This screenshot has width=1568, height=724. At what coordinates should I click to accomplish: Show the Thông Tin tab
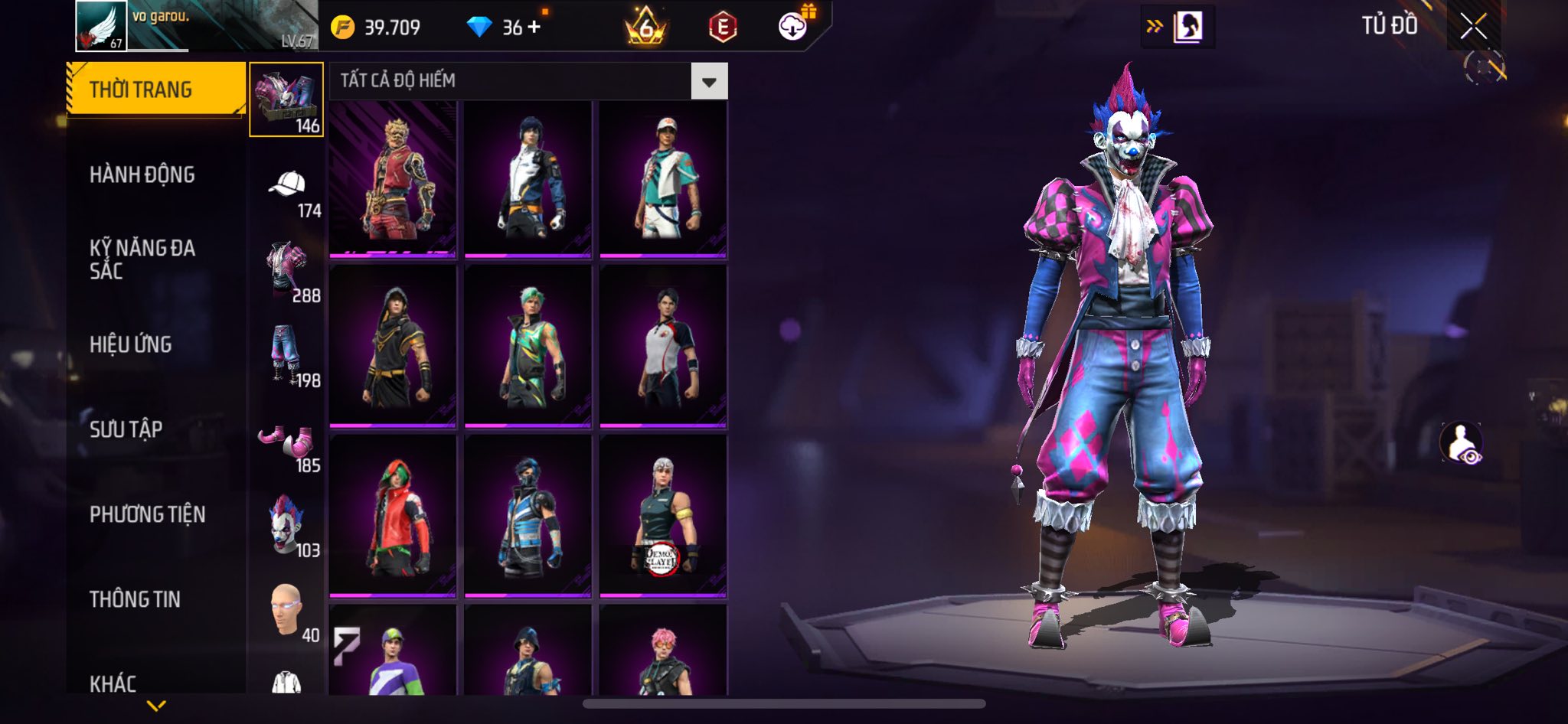(136, 599)
